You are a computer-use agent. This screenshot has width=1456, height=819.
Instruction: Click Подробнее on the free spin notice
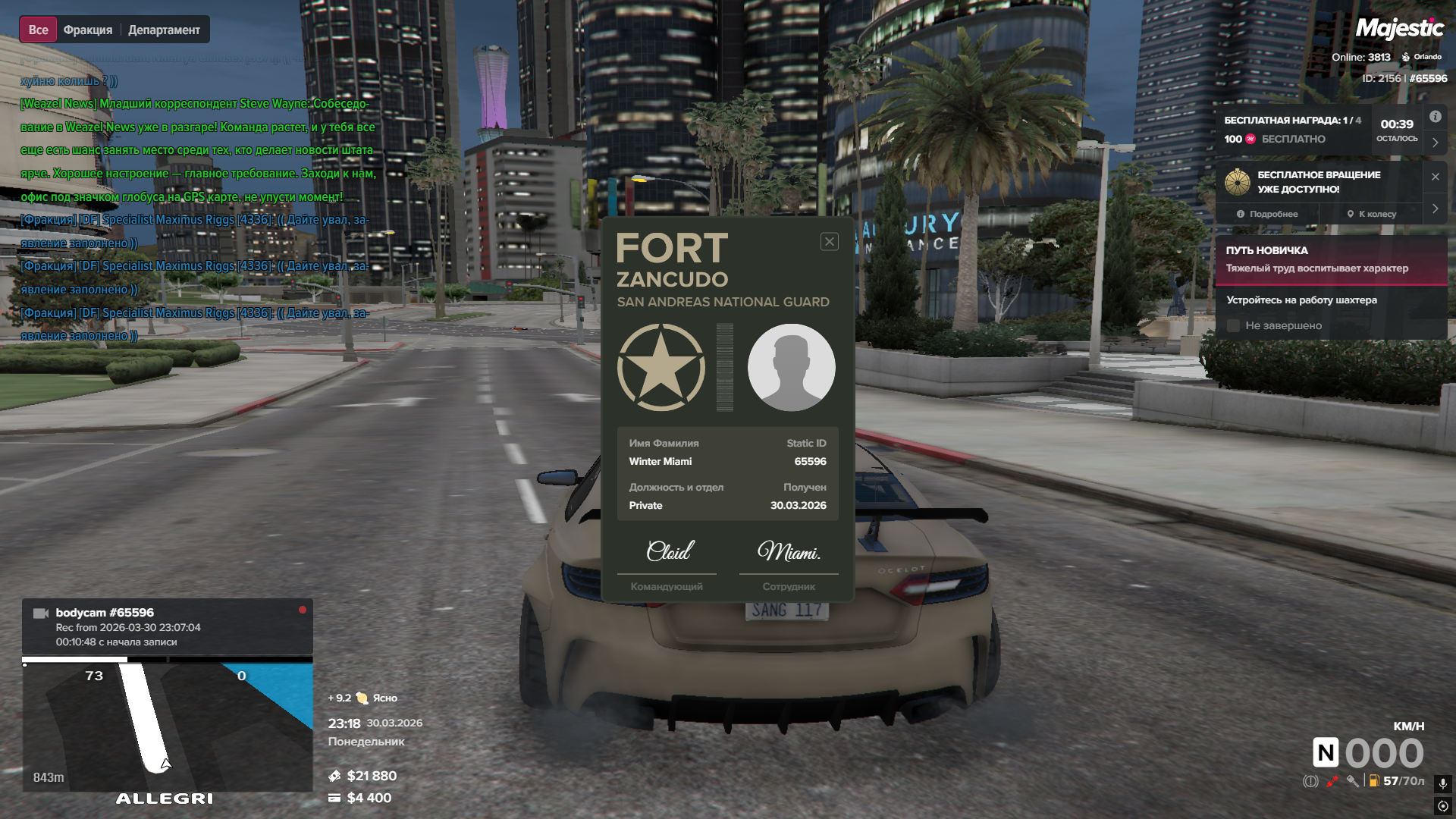[x=1267, y=215]
